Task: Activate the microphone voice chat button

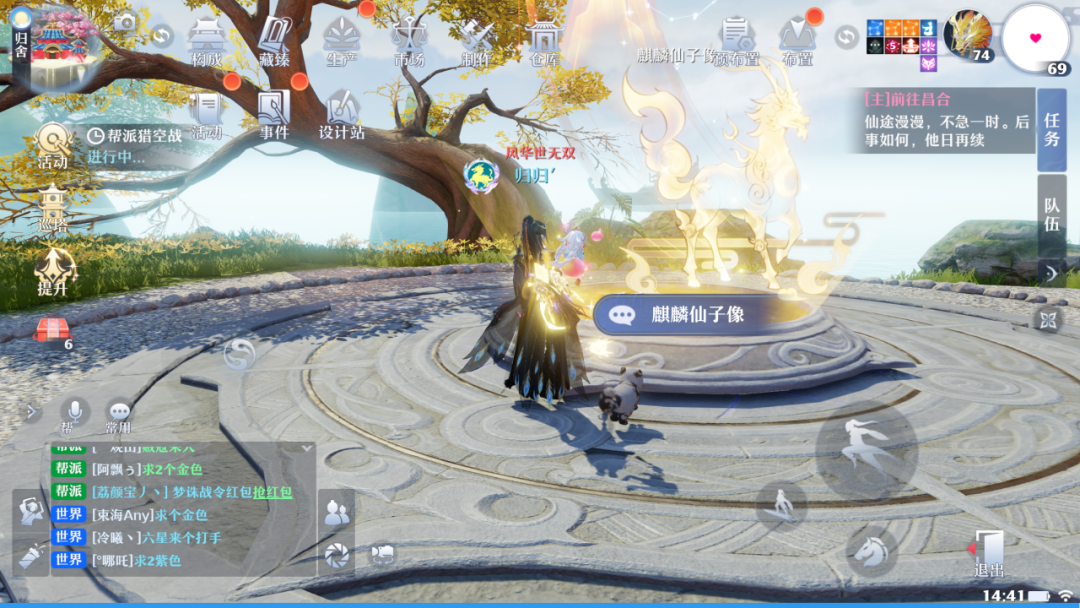Action: [72, 411]
